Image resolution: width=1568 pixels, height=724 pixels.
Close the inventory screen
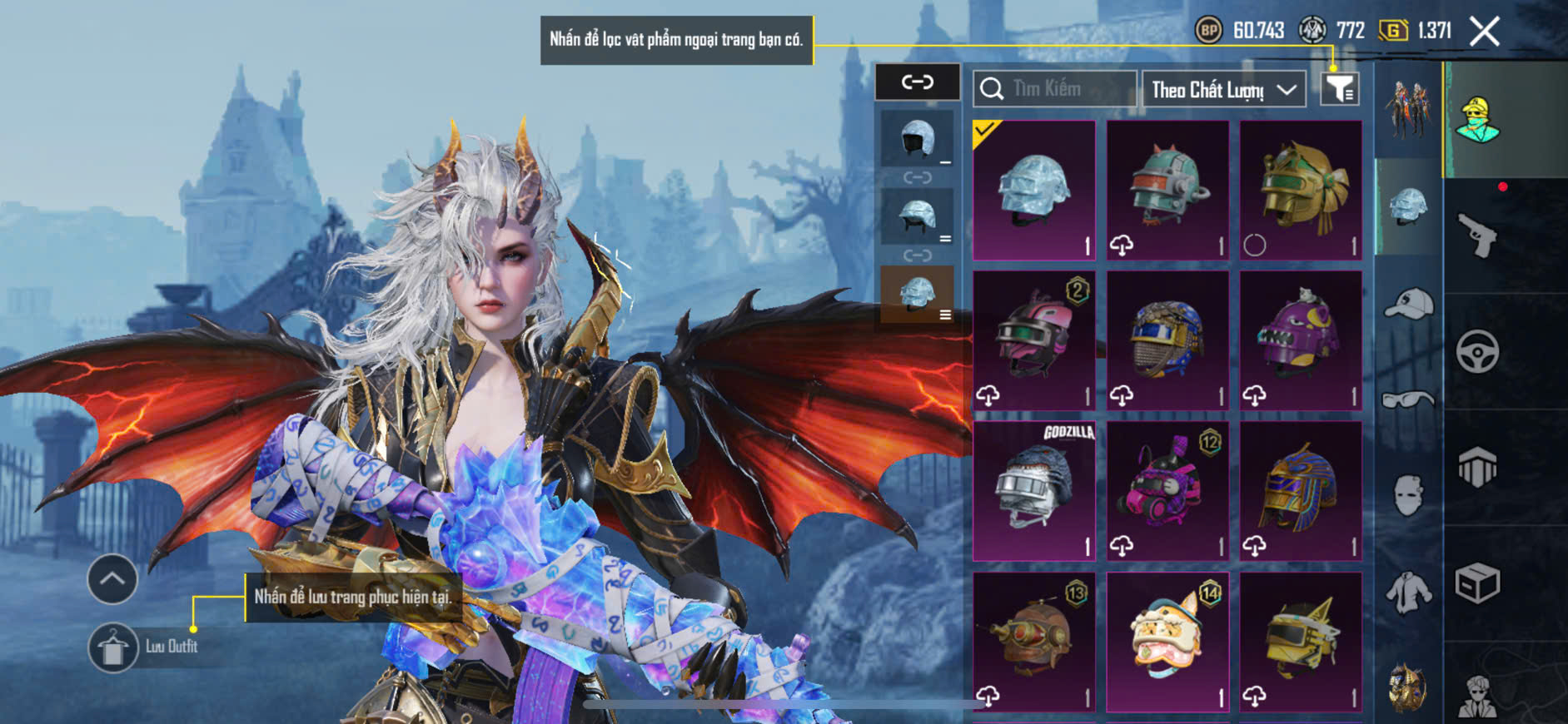coord(1484,32)
